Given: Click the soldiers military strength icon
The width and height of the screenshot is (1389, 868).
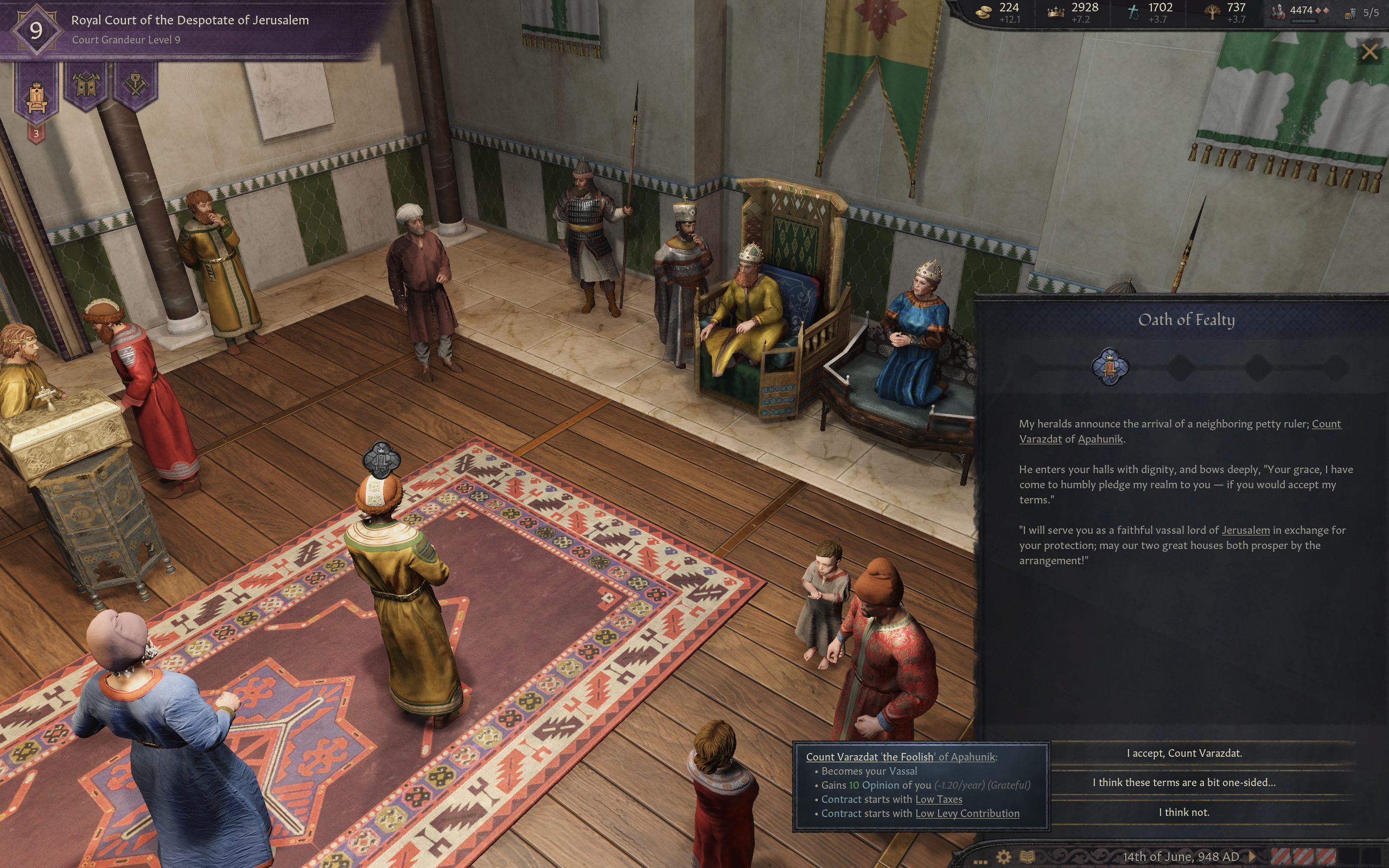Looking at the screenshot, I should 1277,11.
